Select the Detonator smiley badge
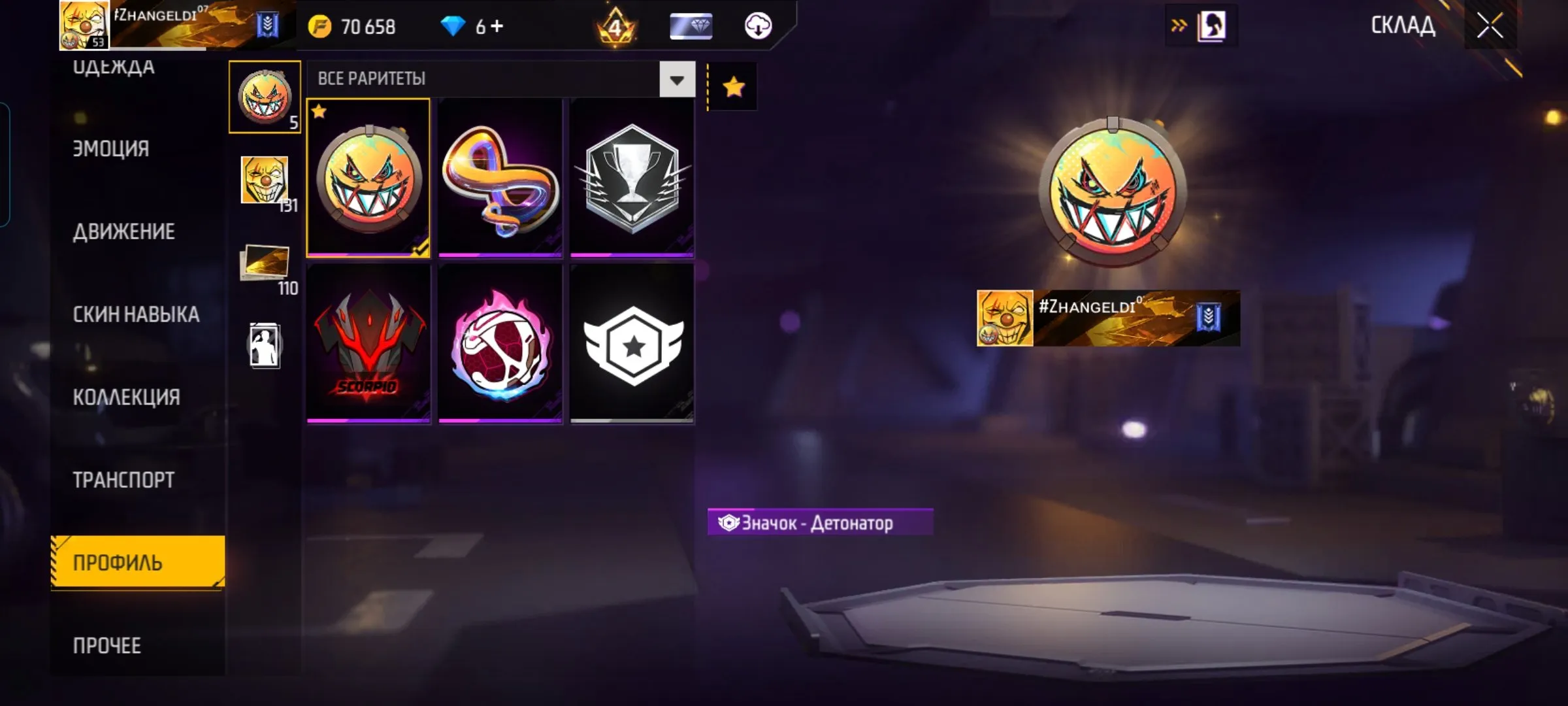This screenshot has width=1568, height=706. [x=368, y=178]
